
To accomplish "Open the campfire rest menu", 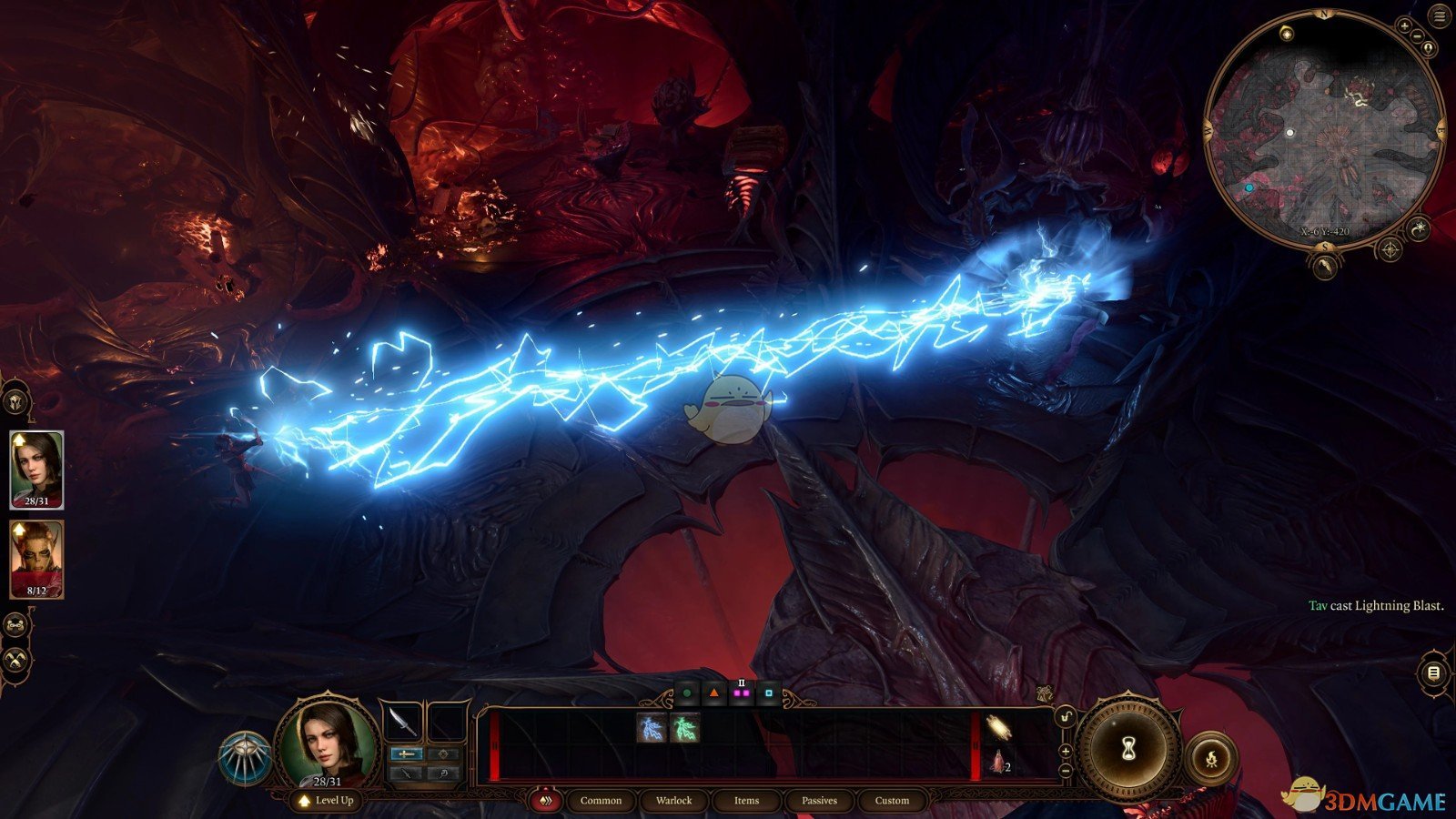I will click(1211, 757).
